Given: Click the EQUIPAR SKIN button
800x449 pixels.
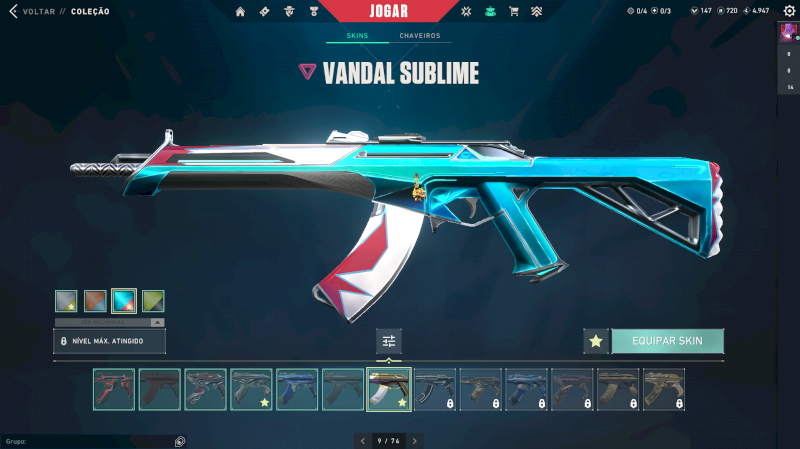Looking at the screenshot, I should 667,341.
